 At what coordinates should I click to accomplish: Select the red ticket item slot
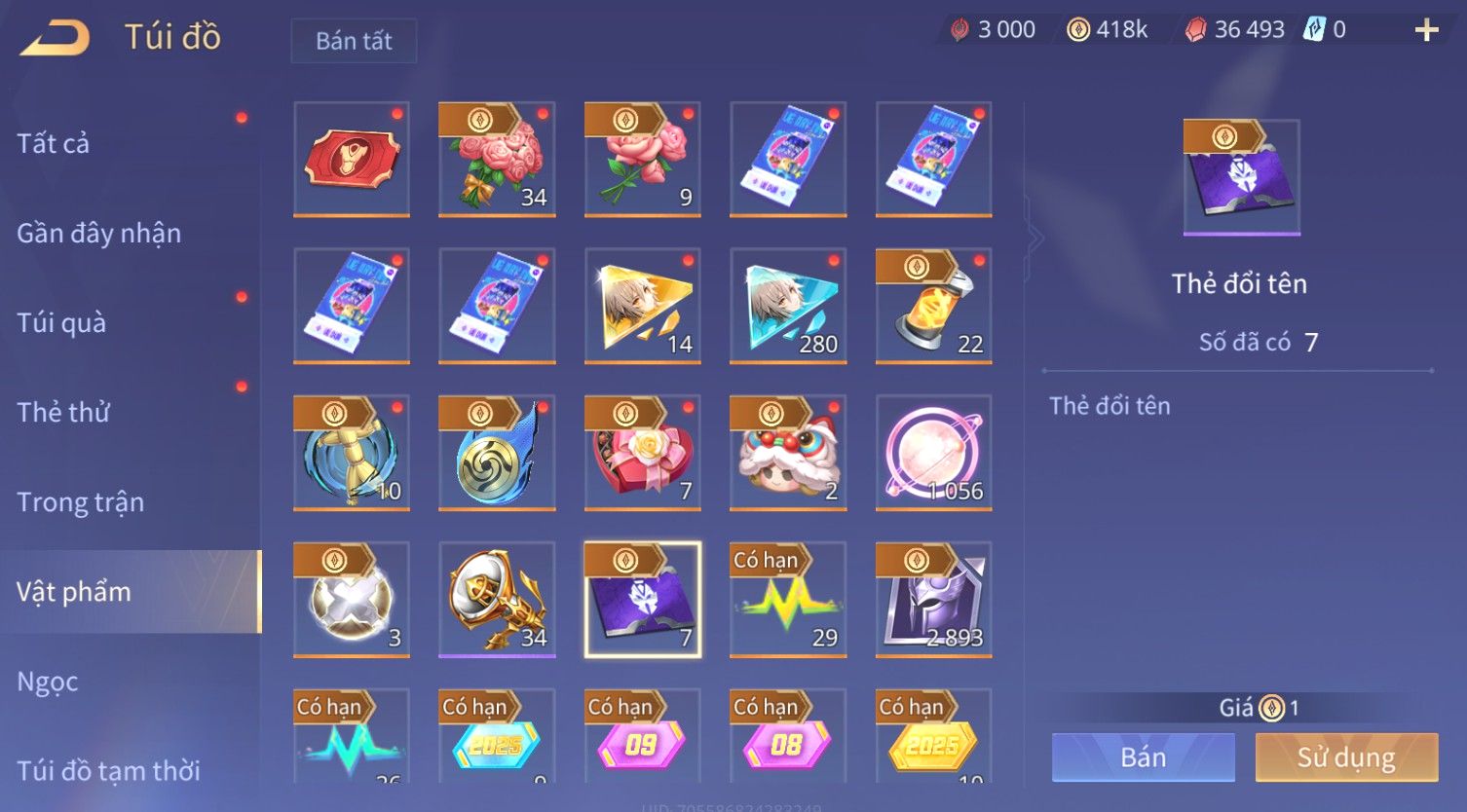tap(352, 159)
